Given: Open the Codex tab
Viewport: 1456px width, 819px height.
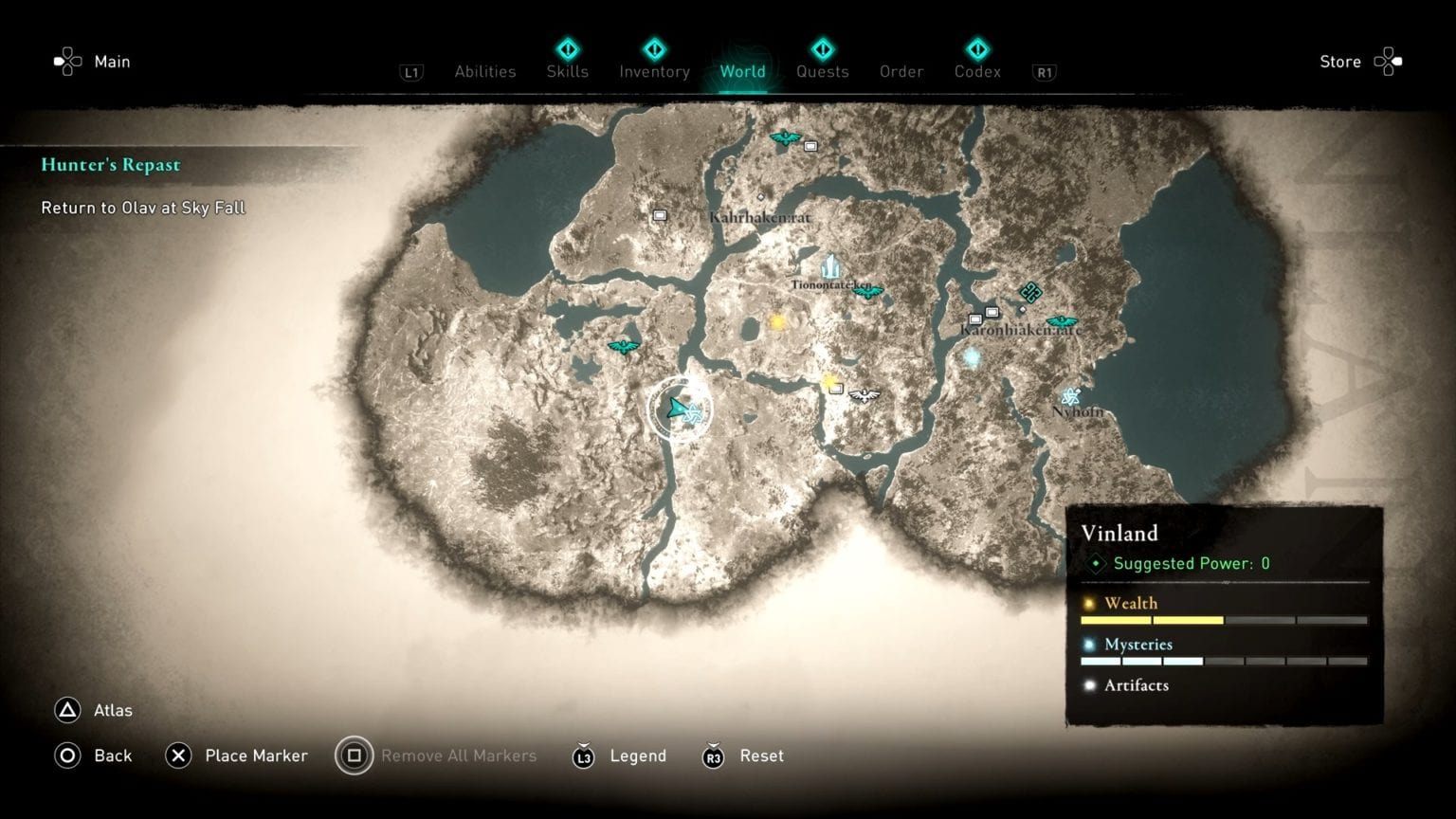Looking at the screenshot, I should (976, 71).
